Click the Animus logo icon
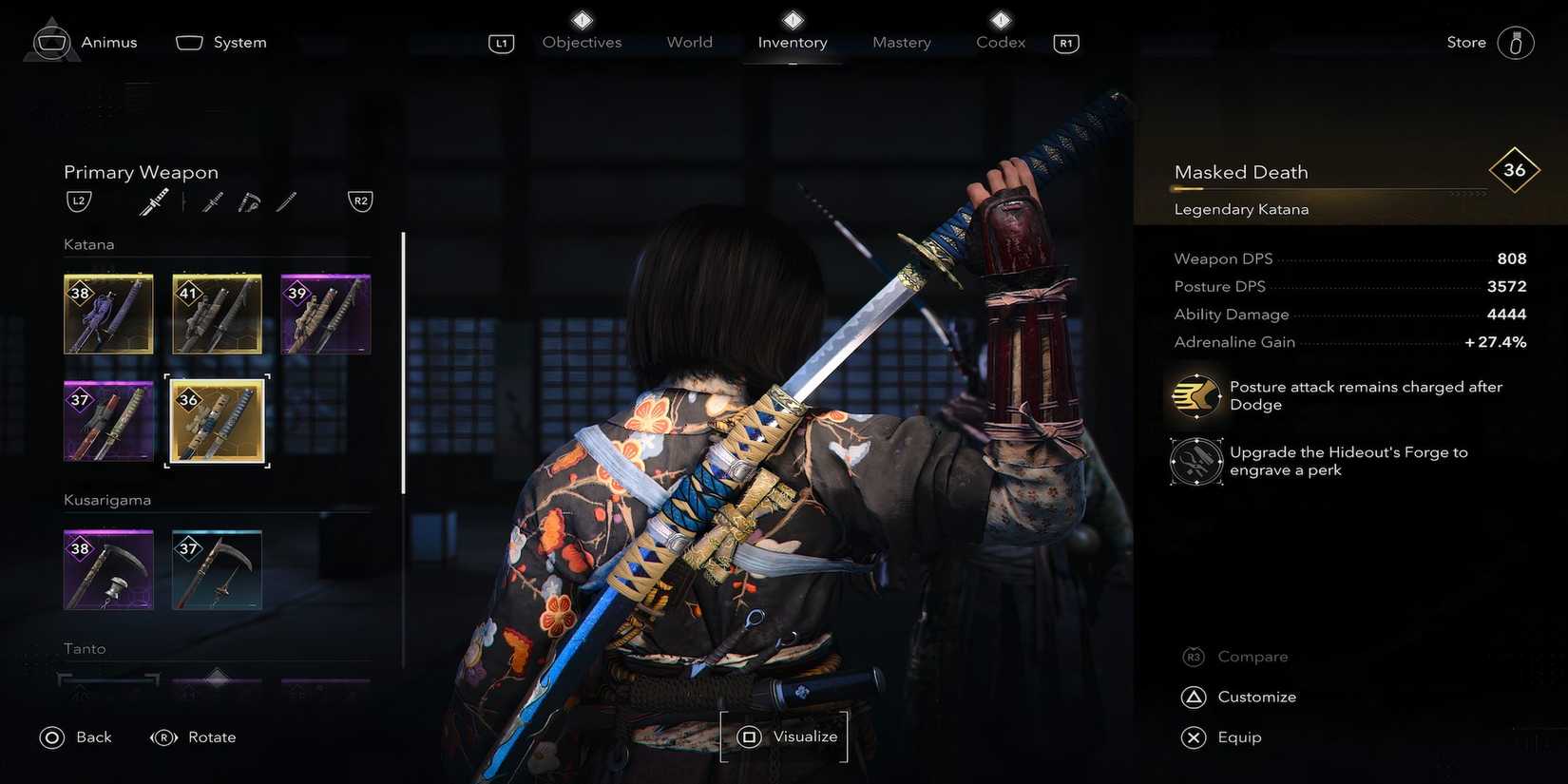 51,40
